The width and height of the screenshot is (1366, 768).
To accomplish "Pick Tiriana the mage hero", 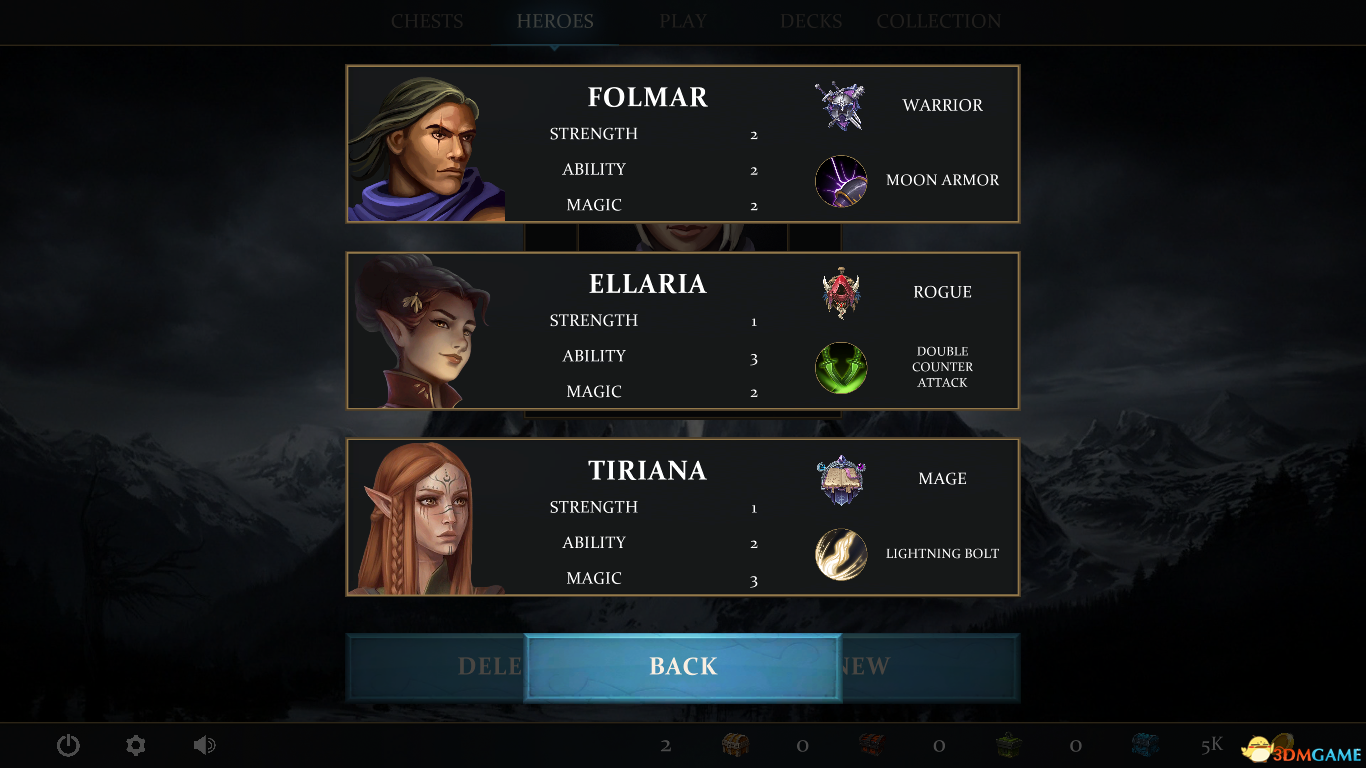I will [x=647, y=471].
